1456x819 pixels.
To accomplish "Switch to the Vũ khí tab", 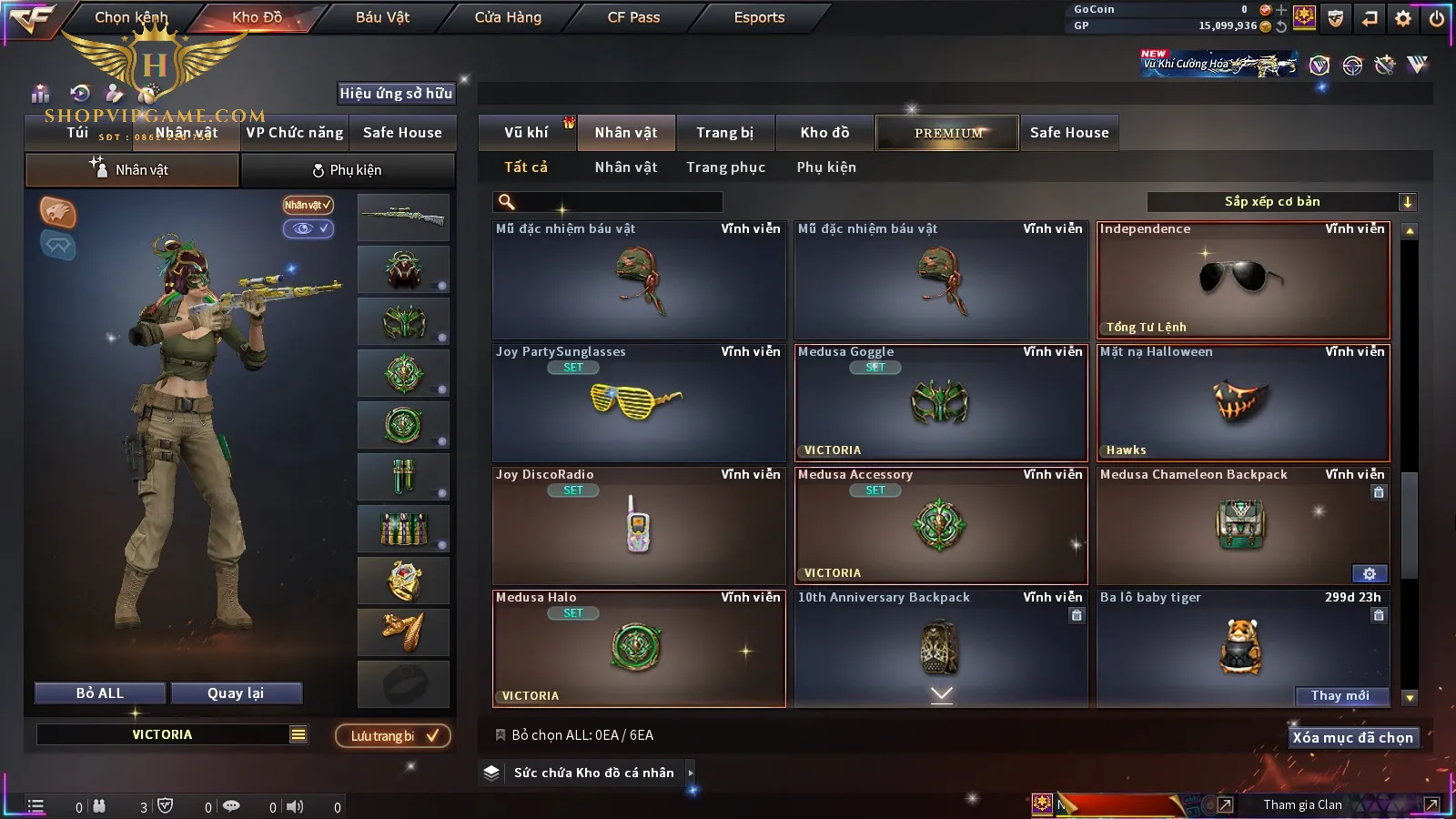I will pos(526,133).
